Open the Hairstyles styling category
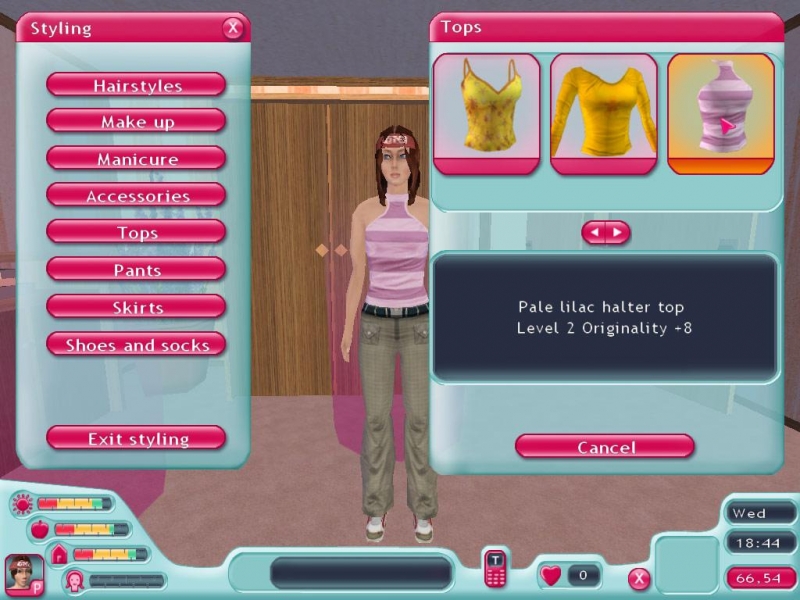The image size is (800, 600). (136, 85)
